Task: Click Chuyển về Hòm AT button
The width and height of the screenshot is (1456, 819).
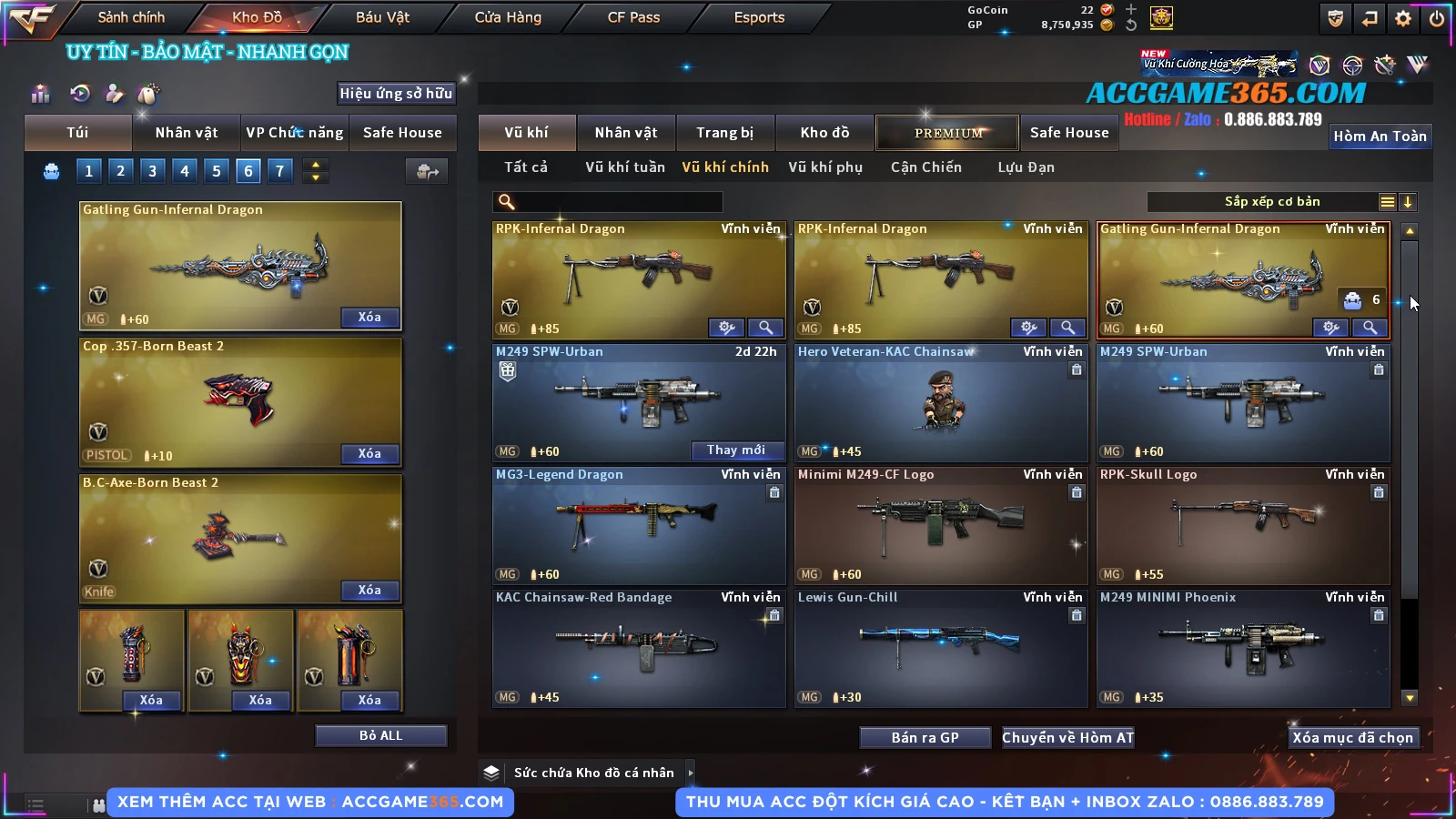Action: 1067,737
